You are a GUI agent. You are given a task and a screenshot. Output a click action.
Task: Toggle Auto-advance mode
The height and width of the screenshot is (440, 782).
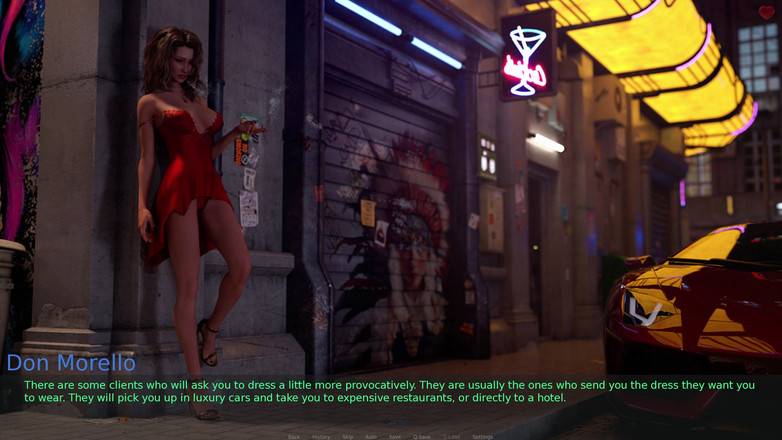[x=371, y=437]
